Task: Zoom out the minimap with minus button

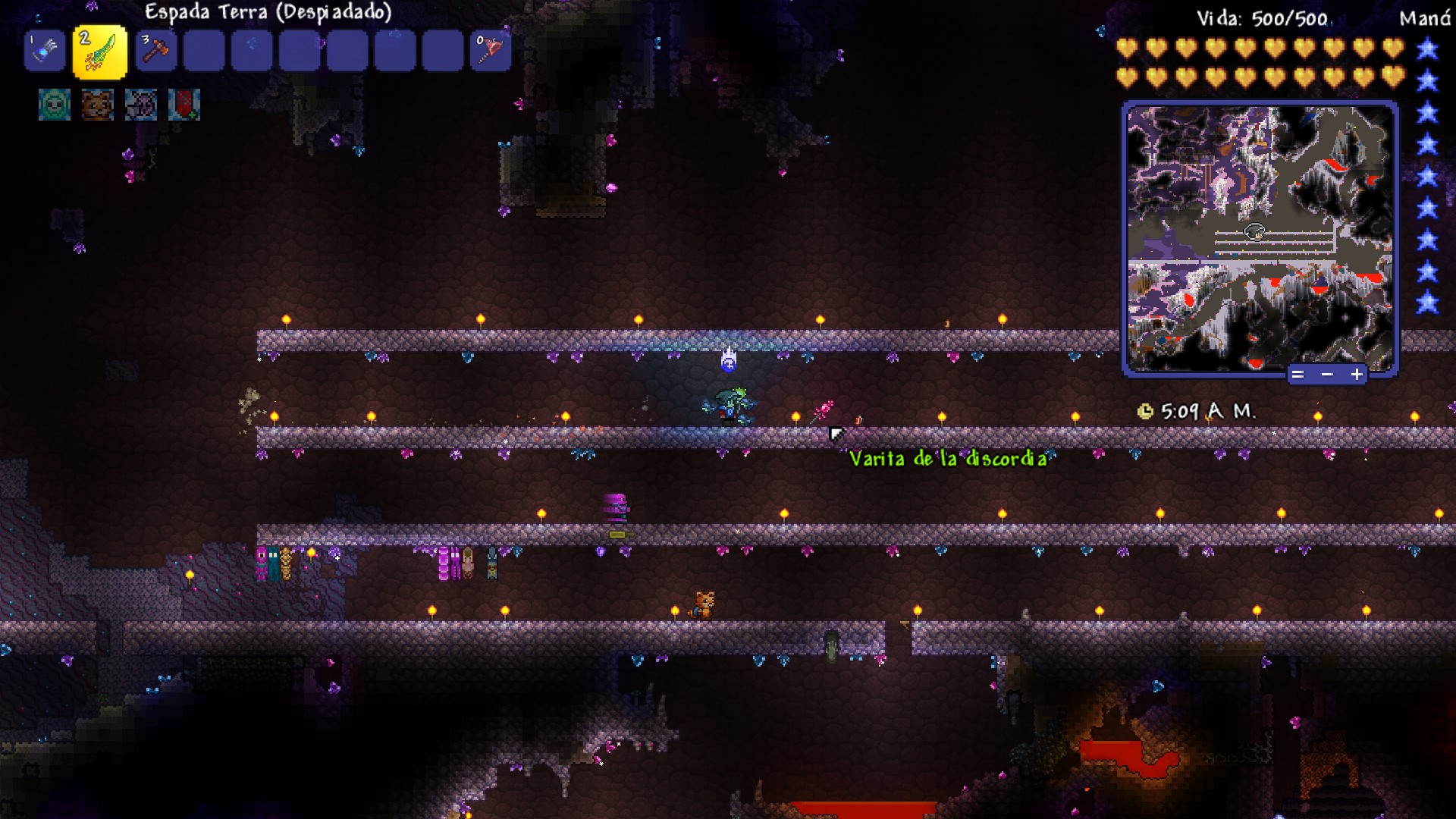Action: tap(1327, 375)
